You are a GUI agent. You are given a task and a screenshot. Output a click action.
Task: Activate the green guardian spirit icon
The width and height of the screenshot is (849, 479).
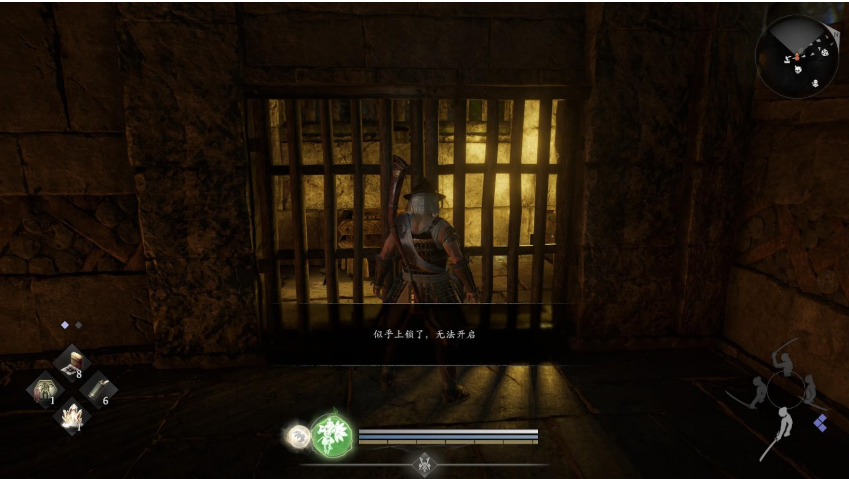[332, 436]
